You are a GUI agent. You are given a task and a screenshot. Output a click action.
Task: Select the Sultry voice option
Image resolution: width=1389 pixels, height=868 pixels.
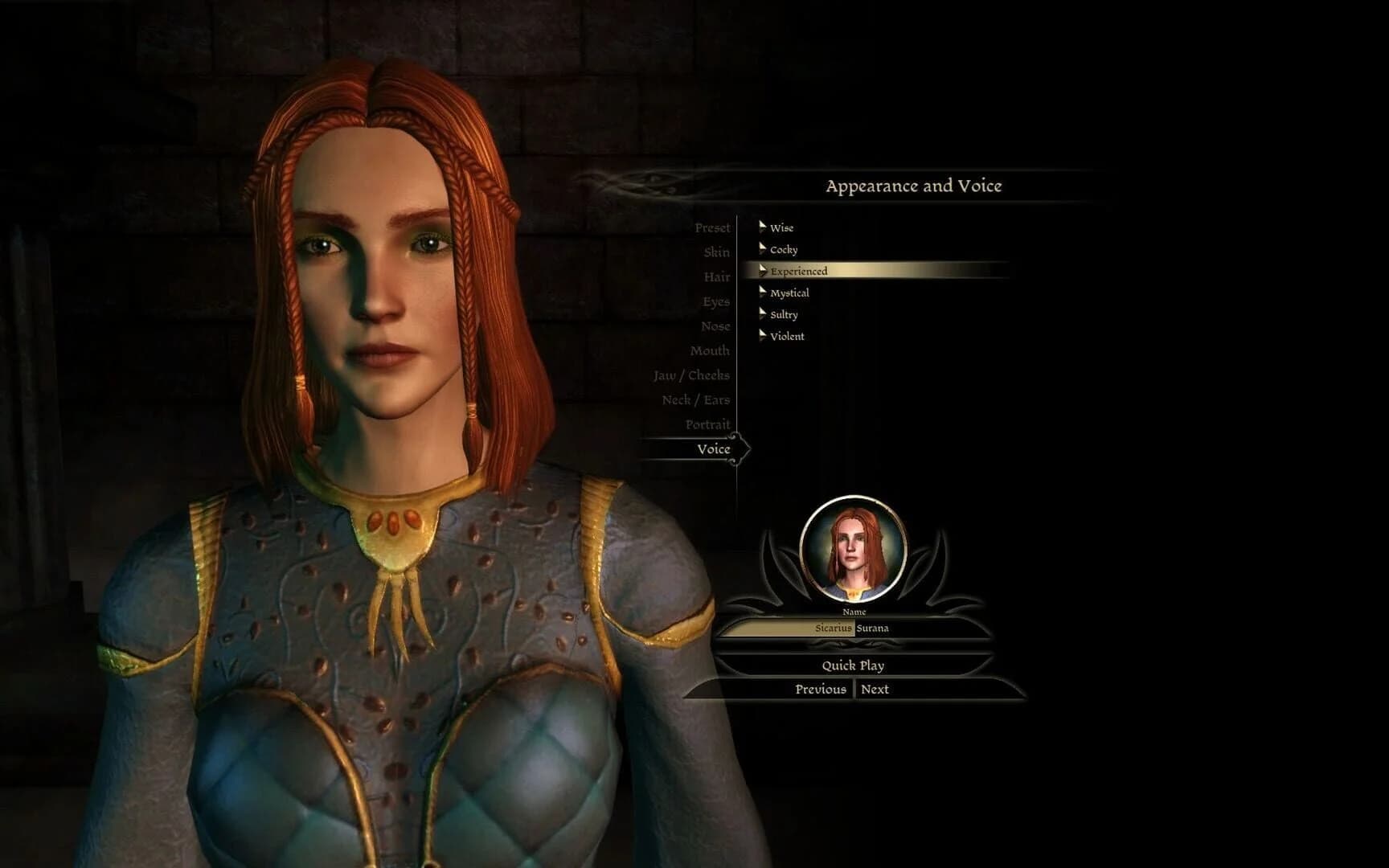click(x=784, y=314)
